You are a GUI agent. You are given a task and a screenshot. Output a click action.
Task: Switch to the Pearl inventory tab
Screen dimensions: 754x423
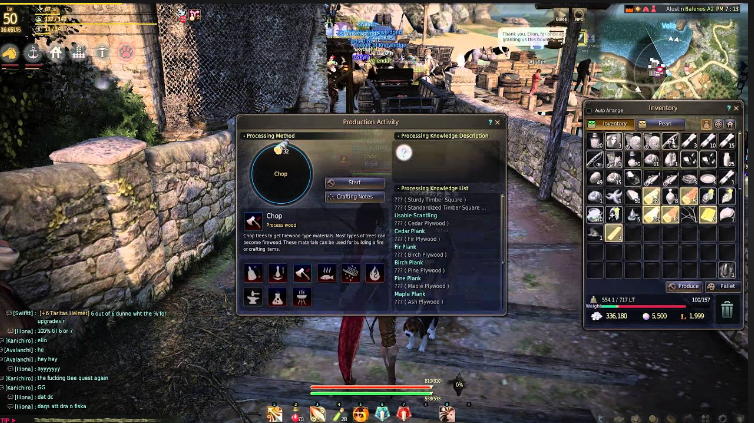665,123
